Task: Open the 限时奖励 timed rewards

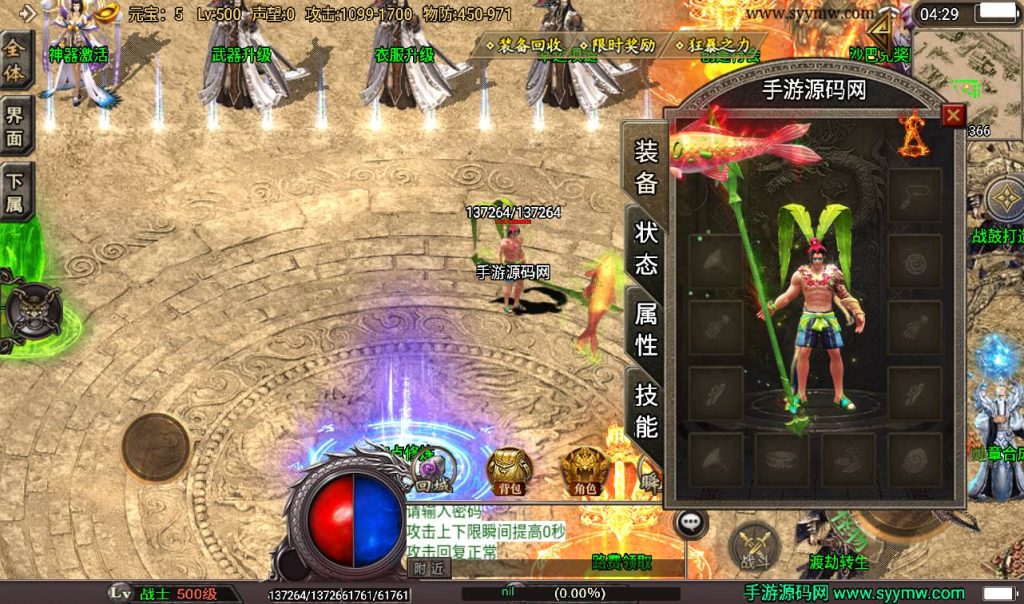Action: point(616,46)
